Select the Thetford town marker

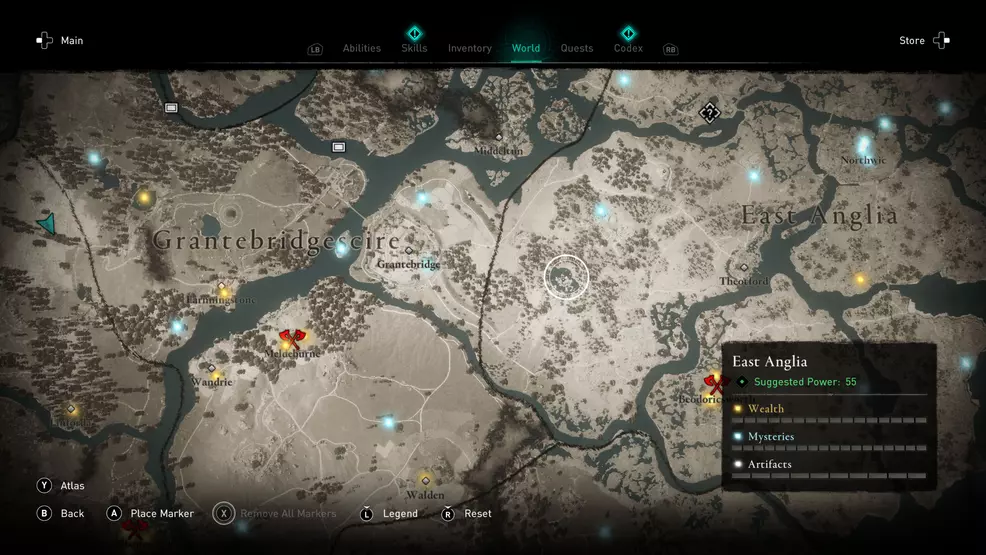pos(743,268)
